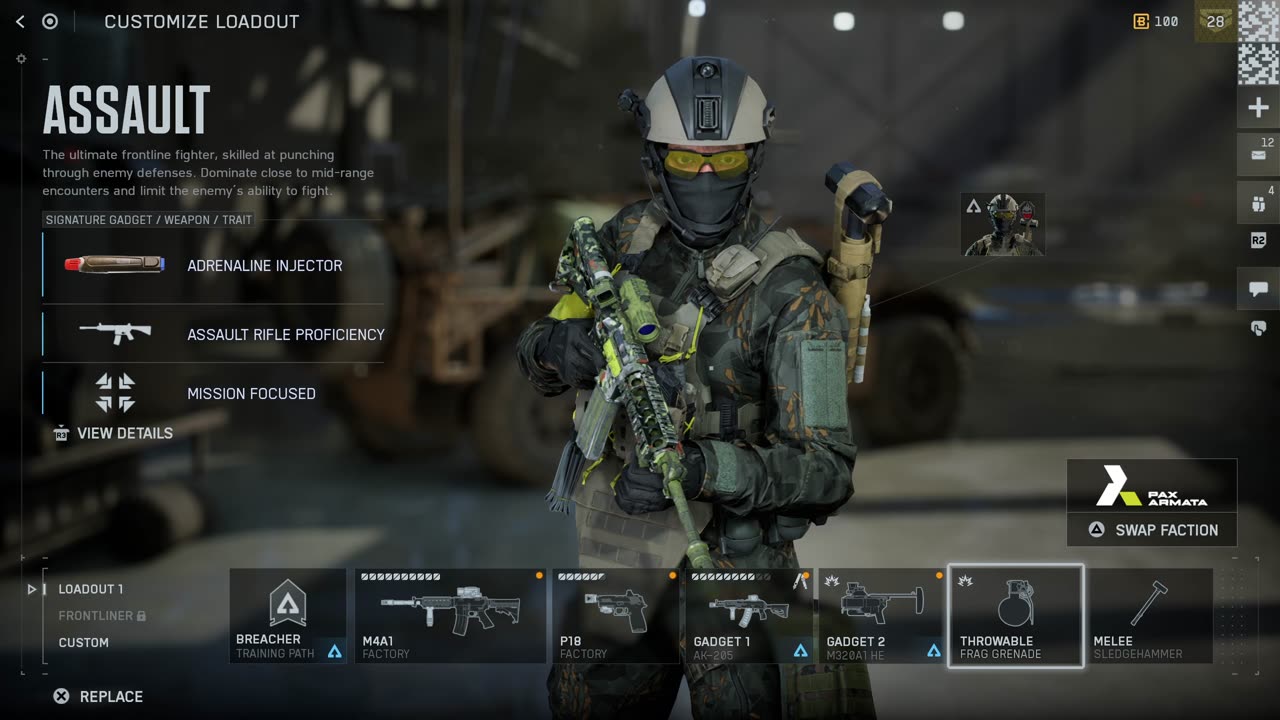Open the chat bubble in the side overlay

coord(1258,289)
